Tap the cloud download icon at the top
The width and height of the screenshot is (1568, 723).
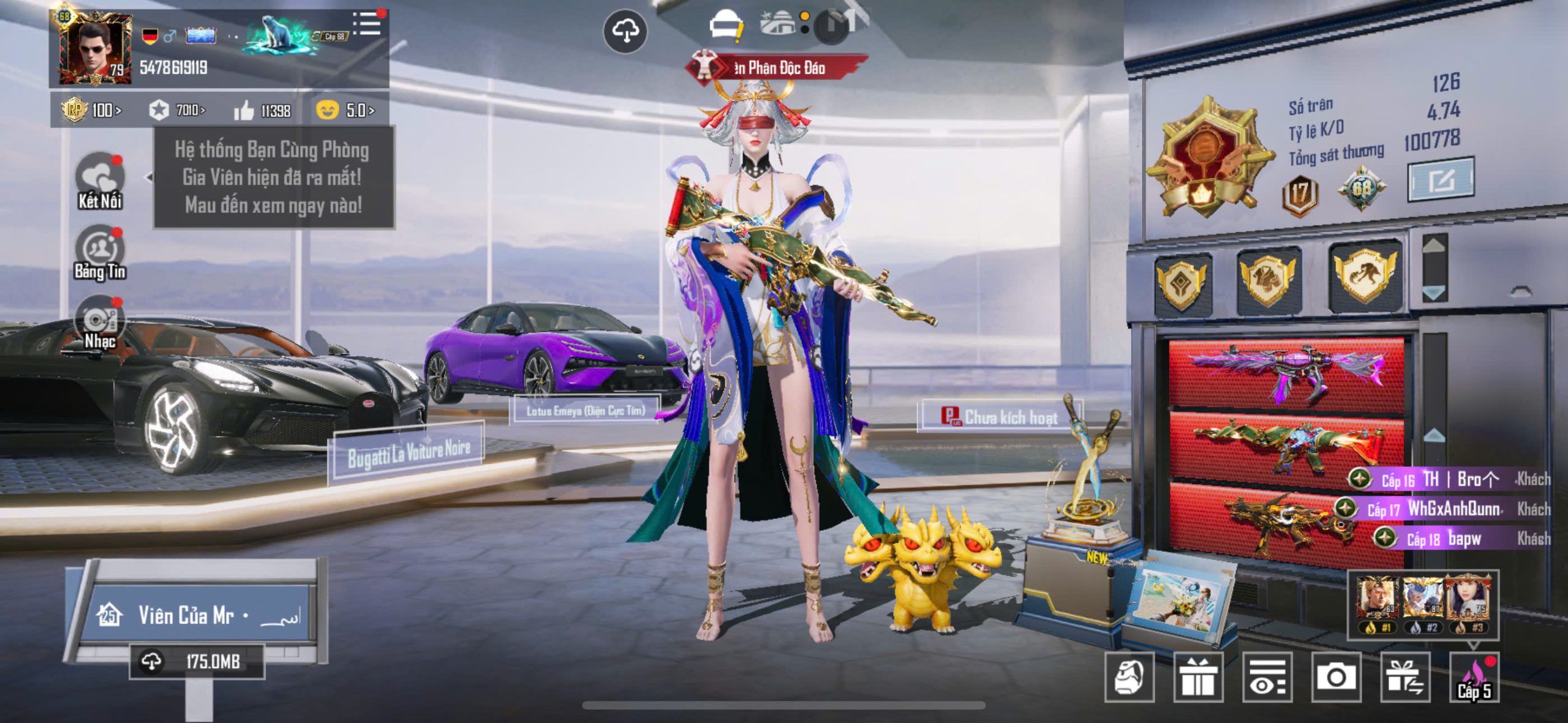[625, 31]
